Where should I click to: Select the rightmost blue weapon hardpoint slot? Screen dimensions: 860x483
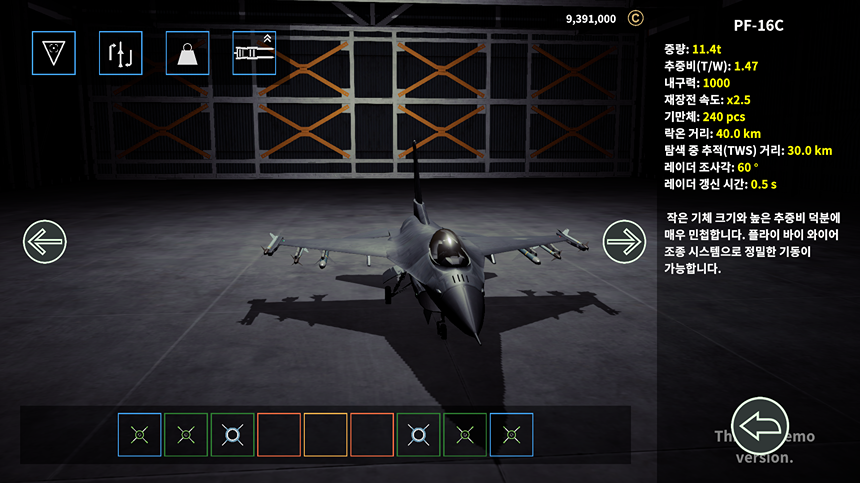511,435
